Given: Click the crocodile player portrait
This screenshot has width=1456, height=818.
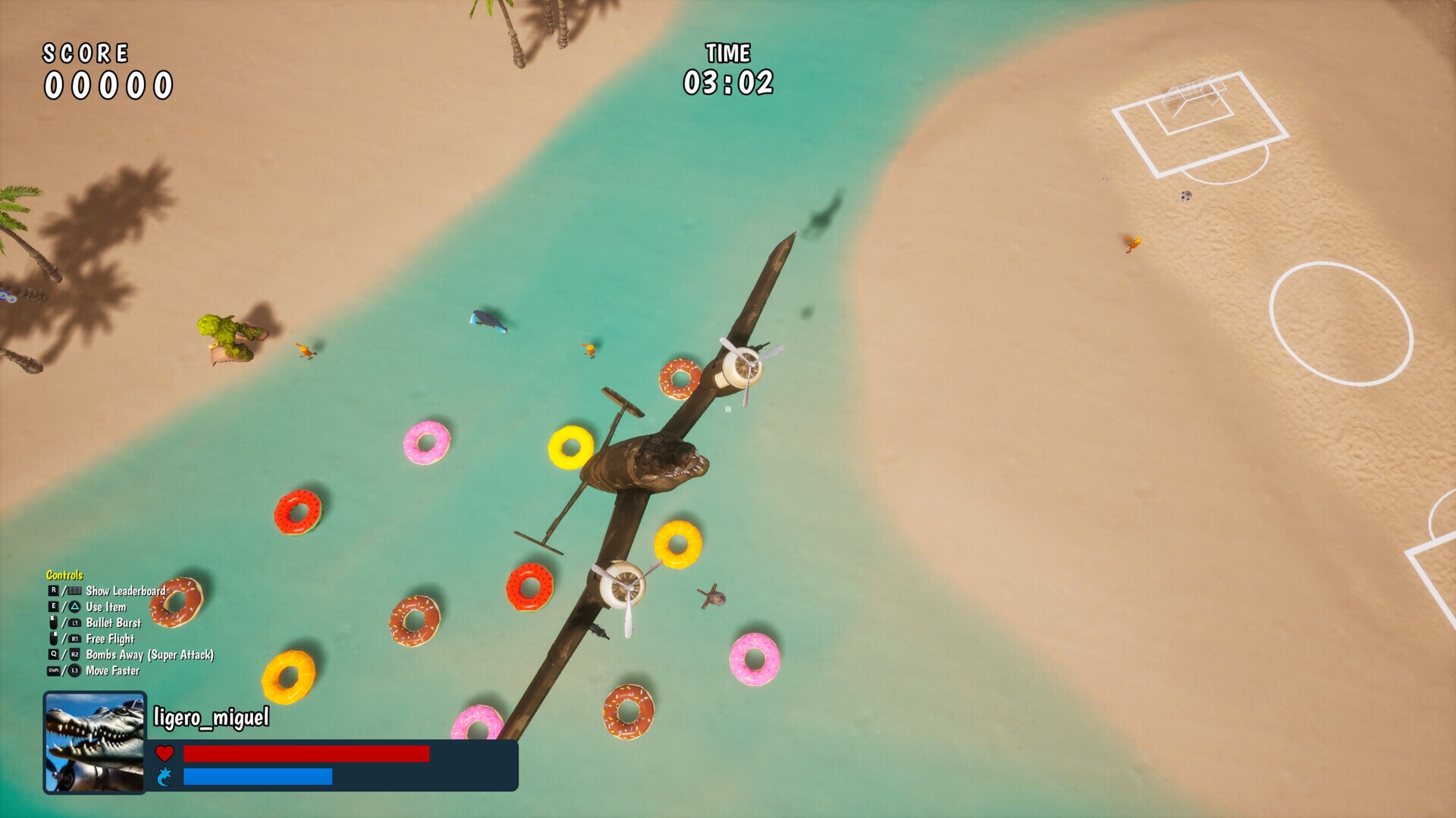Looking at the screenshot, I should coord(95,742).
